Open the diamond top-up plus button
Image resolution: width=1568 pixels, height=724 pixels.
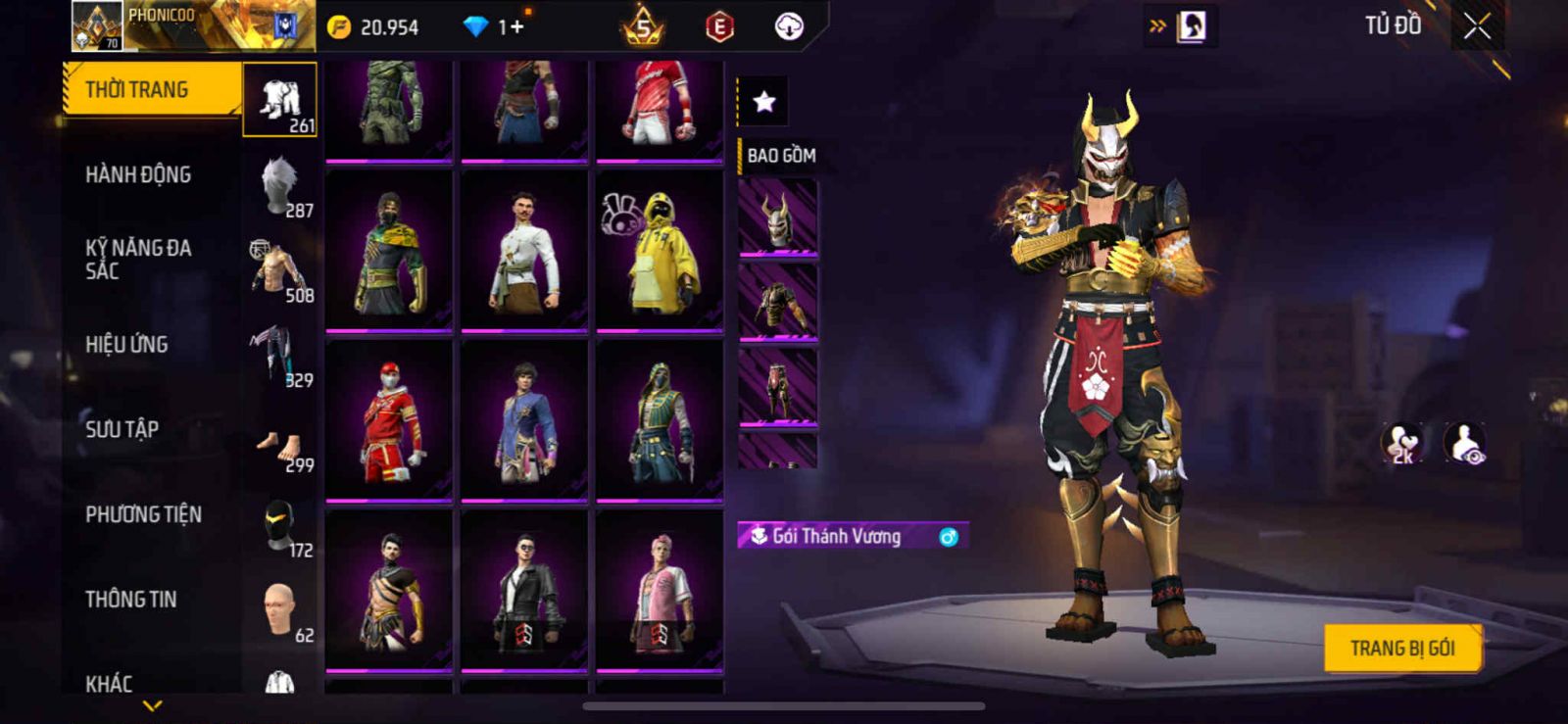[515, 27]
